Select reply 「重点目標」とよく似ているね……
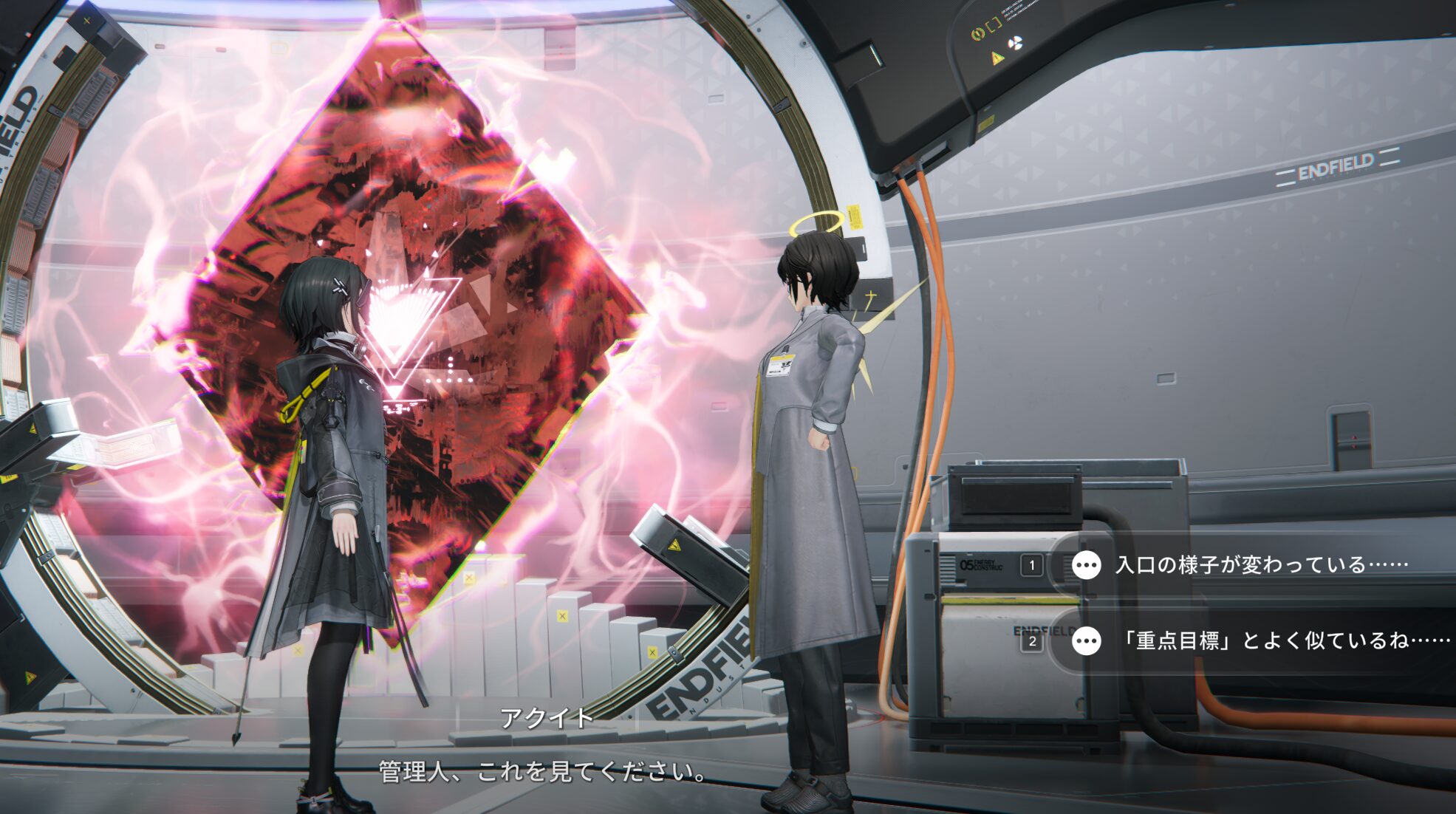 coord(1284,640)
